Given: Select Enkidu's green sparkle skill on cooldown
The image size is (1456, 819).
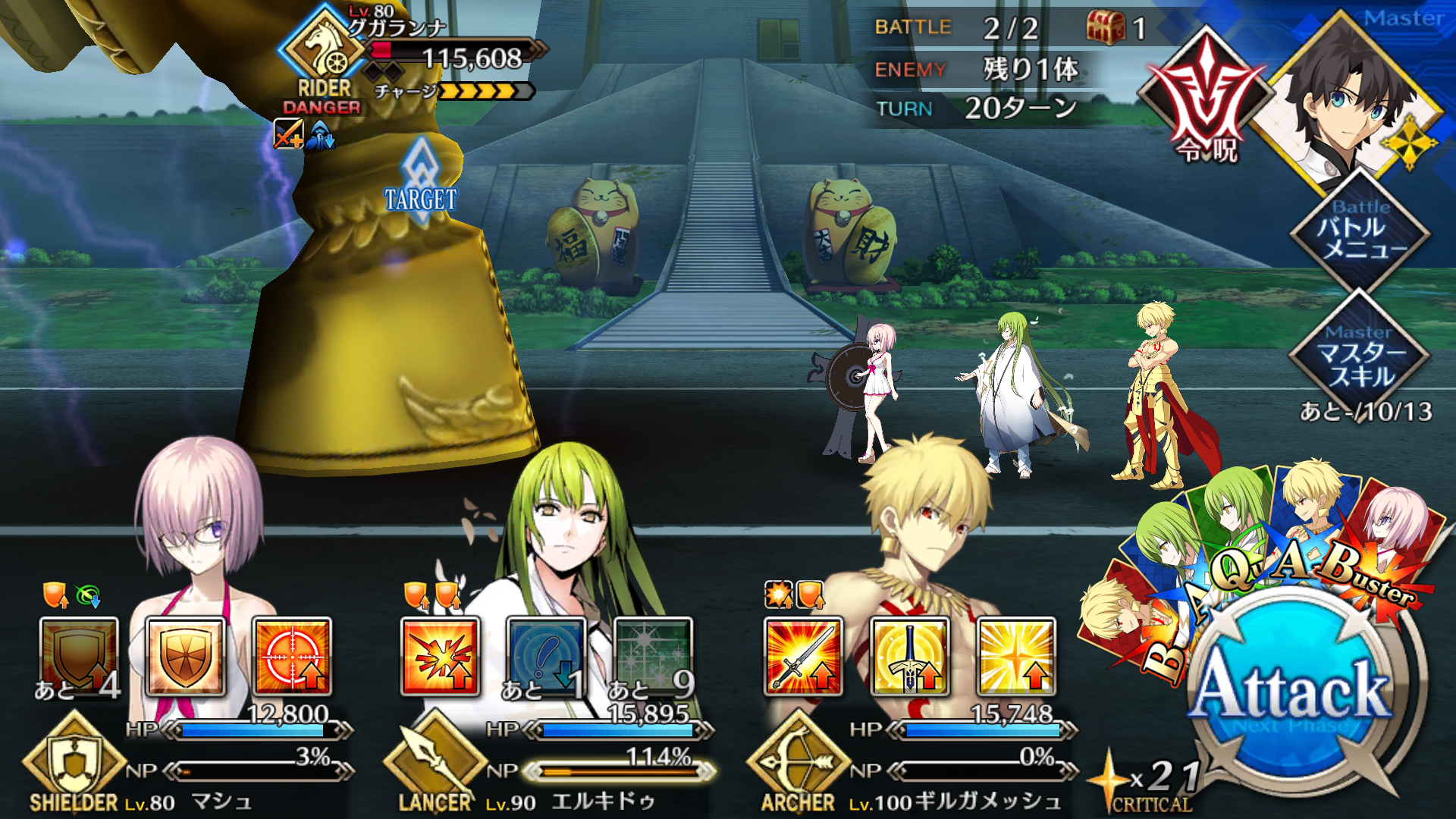Looking at the screenshot, I should 653,657.
